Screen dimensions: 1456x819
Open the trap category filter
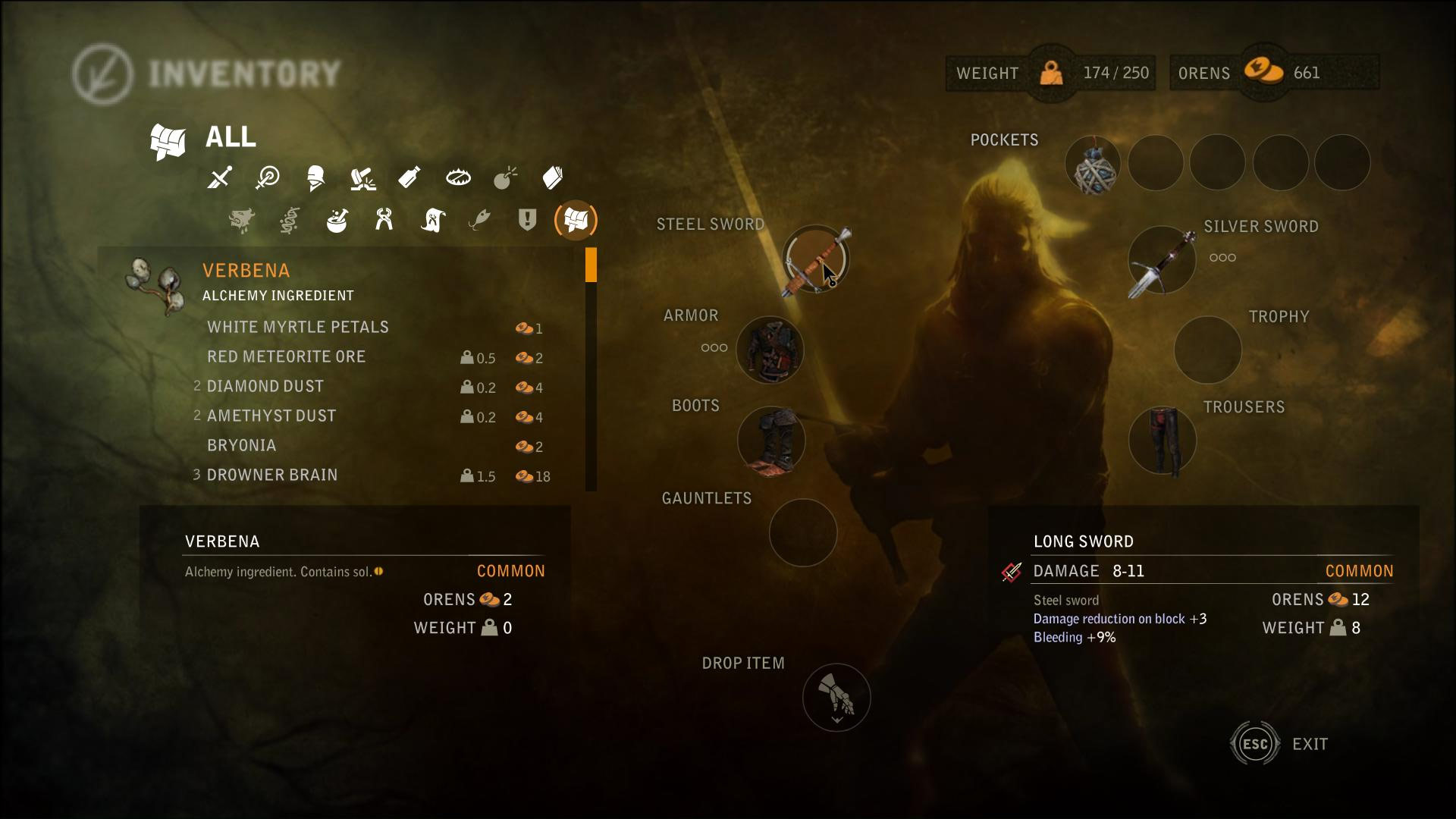[x=458, y=178]
